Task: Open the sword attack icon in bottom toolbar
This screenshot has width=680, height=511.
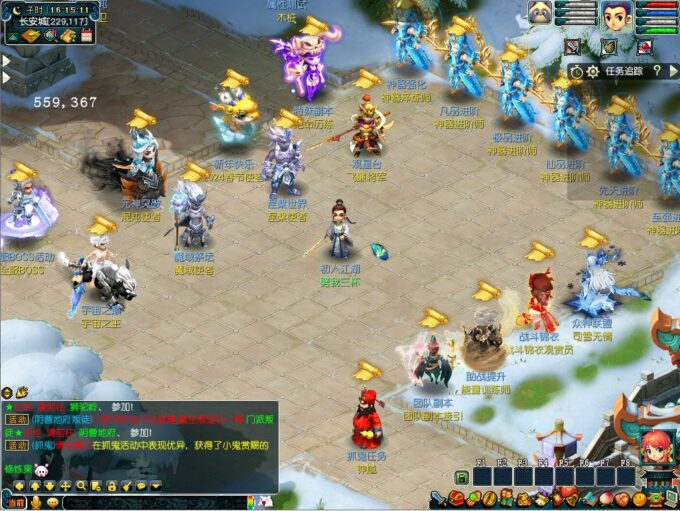Action: tap(438, 498)
